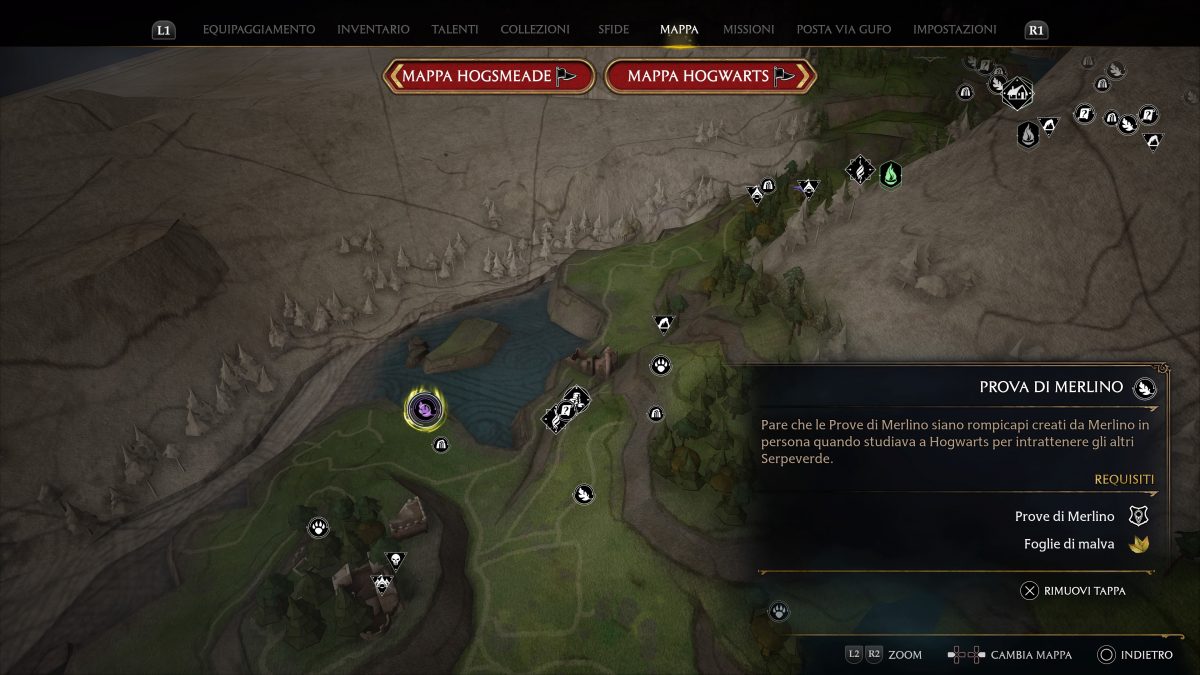Select the Mappa tab
The height and width of the screenshot is (675, 1200).
pyautogui.click(x=679, y=30)
